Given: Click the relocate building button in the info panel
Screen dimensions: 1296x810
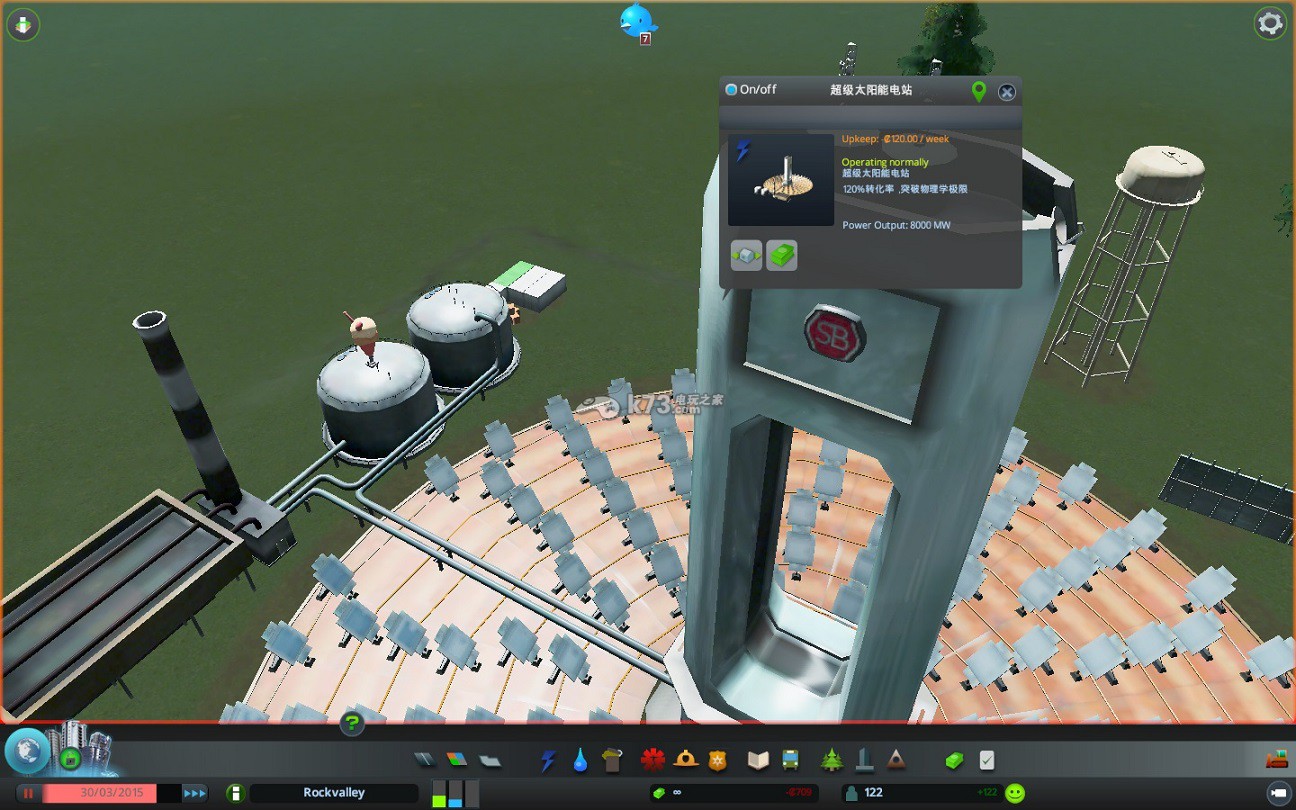Looking at the screenshot, I should pyautogui.click(x=746, y=255).
